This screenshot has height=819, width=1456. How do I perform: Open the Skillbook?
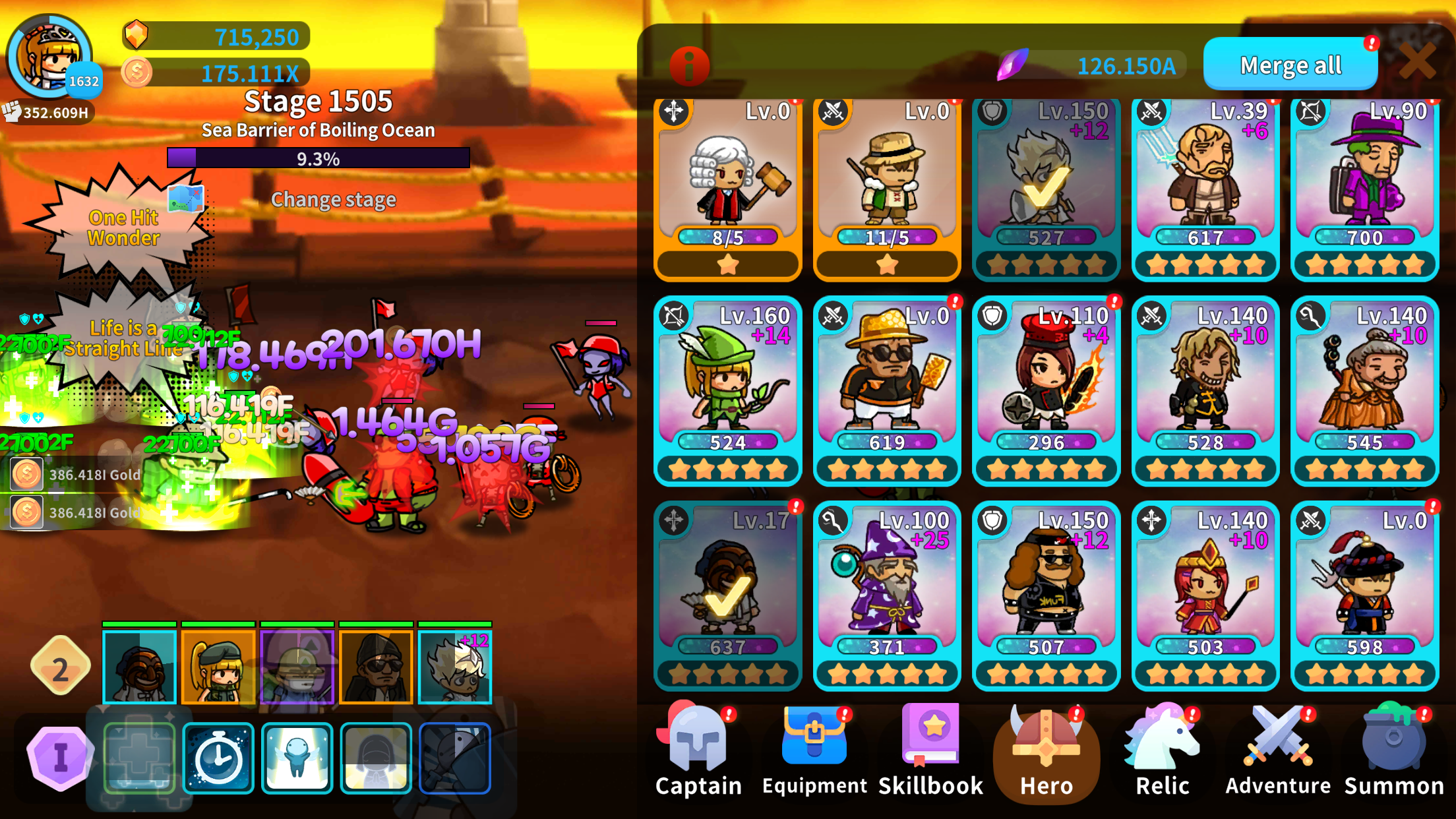930,735
